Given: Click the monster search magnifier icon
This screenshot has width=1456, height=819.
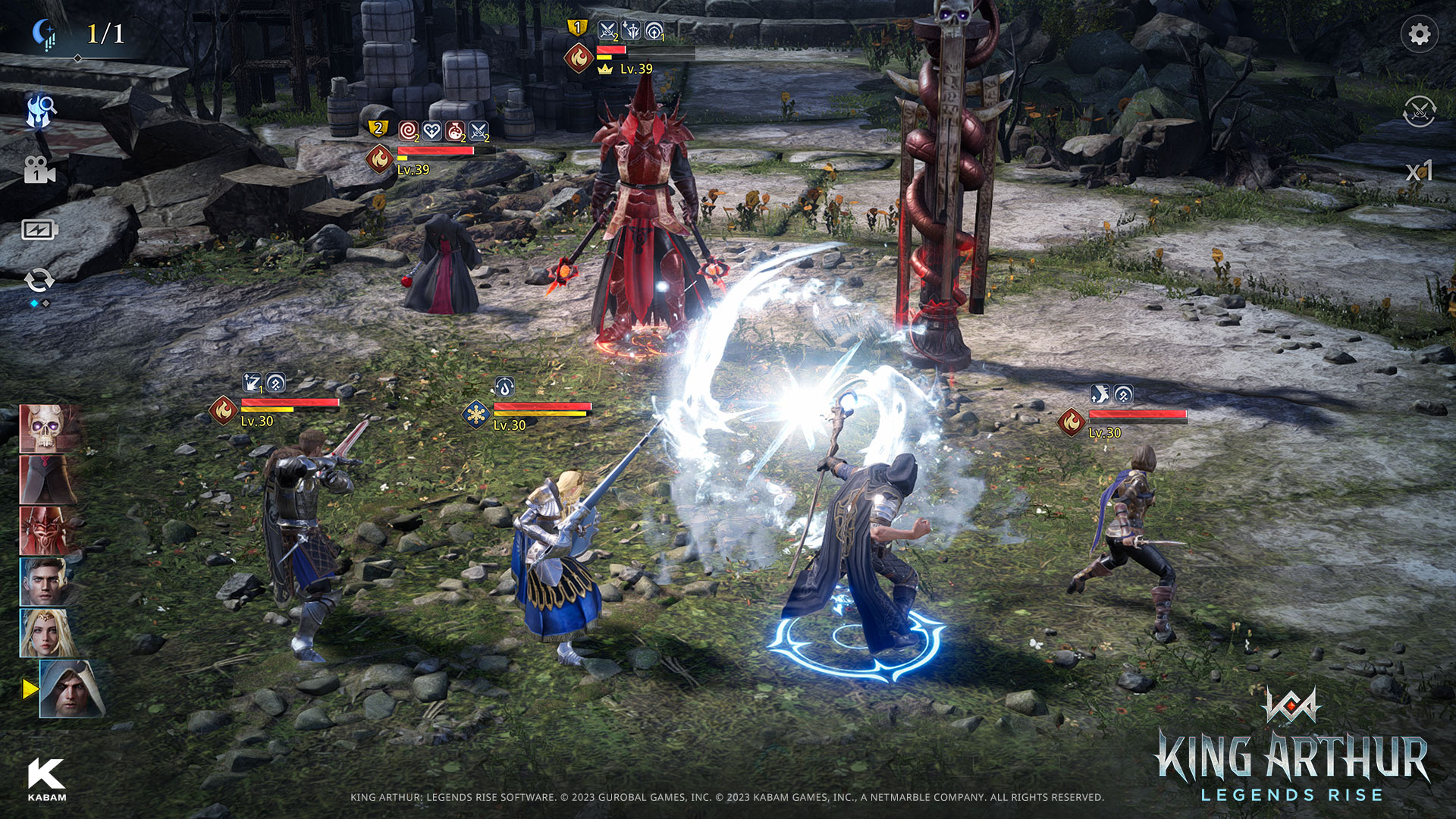Looking at the screenshot, I should 39,108.
